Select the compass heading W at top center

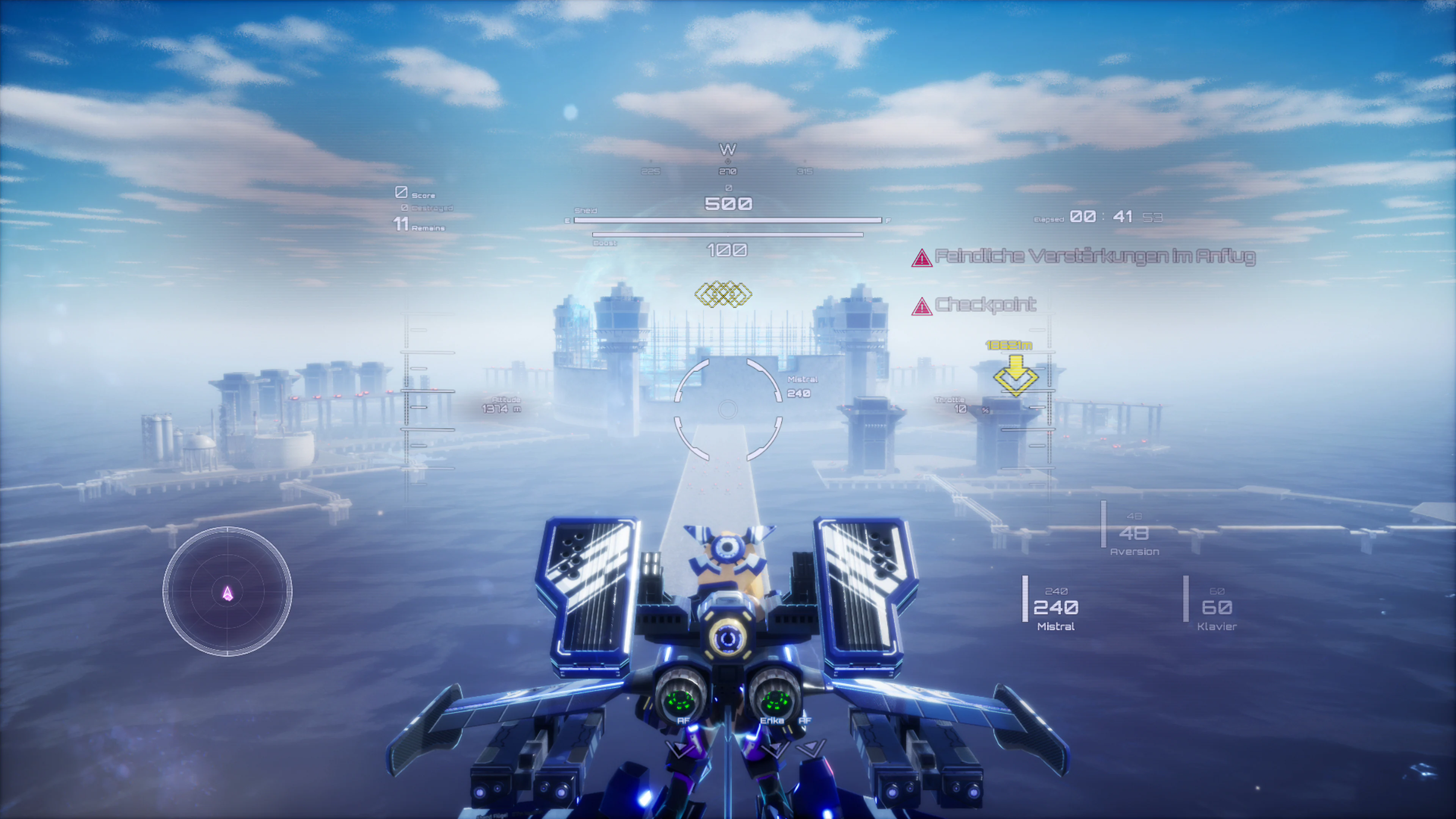[728, 149]
